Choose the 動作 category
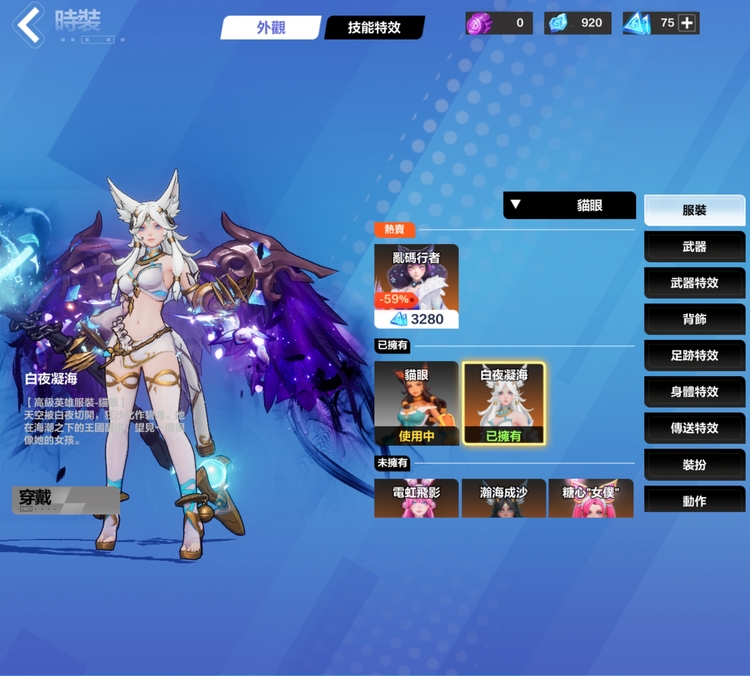This screenshot has height=676, width=750. tap(694, 499)
